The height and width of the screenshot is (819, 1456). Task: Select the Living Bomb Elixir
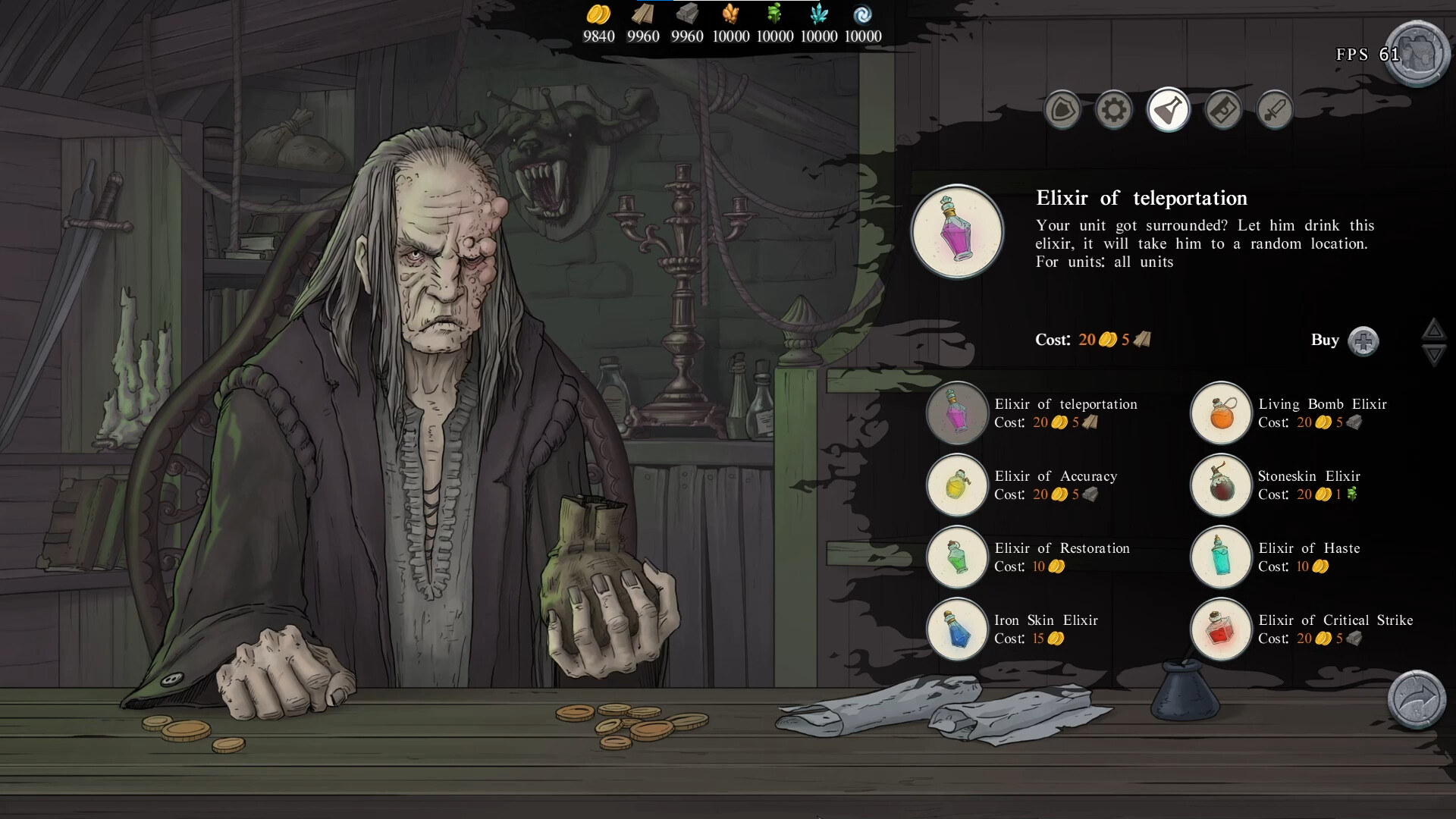point(1220,413)
